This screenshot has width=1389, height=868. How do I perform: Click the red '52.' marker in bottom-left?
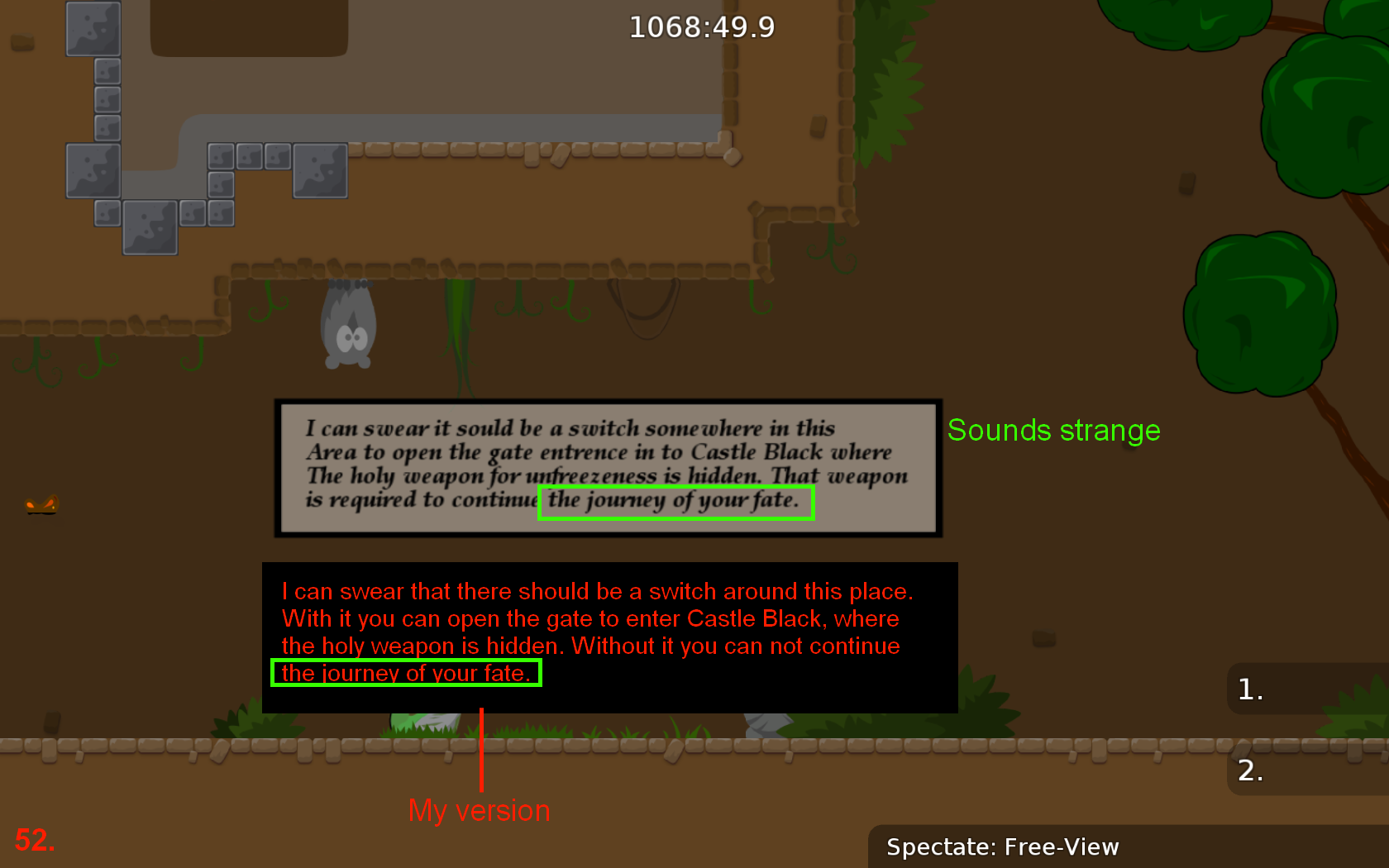(x=35, y=840)
